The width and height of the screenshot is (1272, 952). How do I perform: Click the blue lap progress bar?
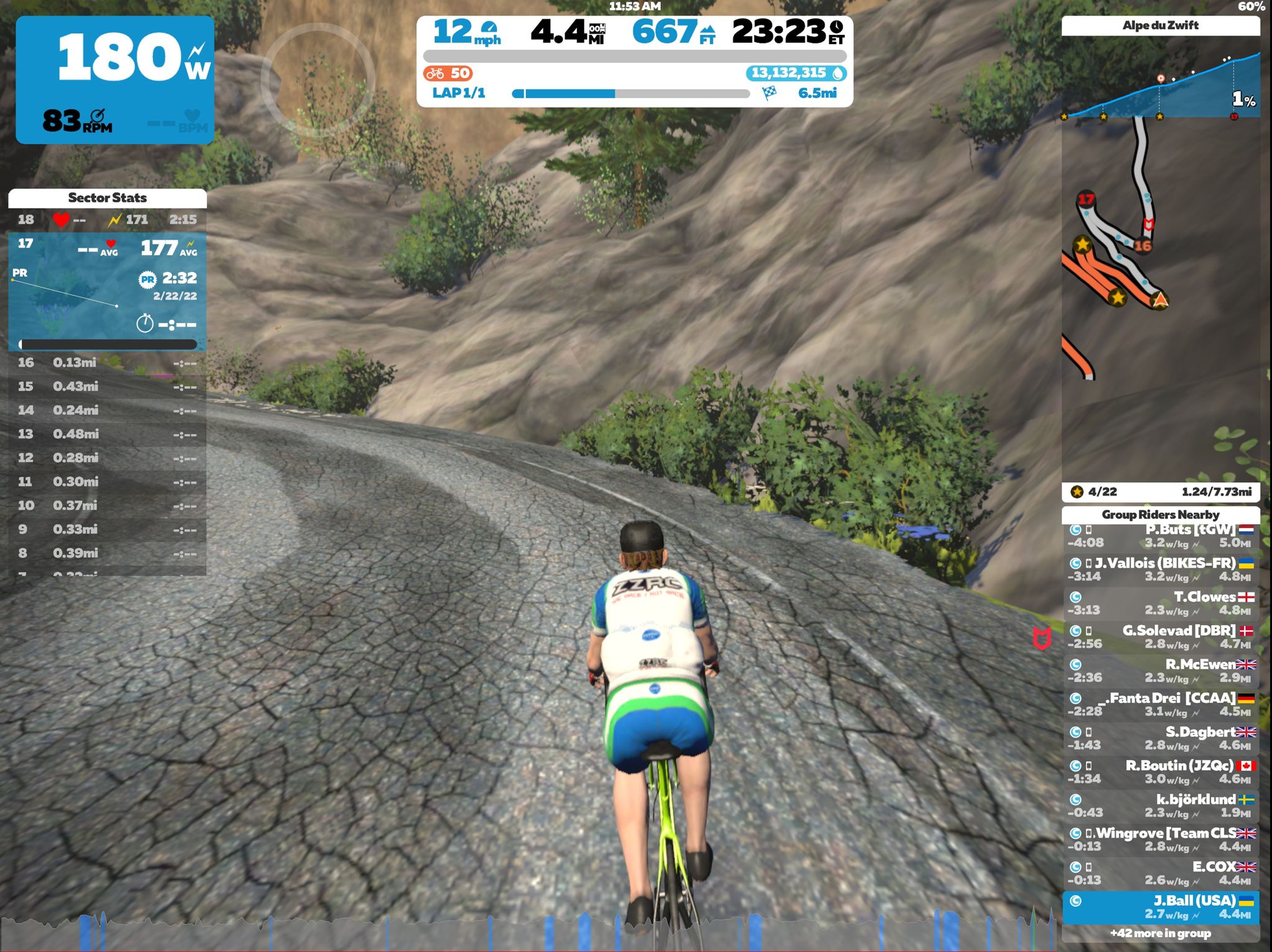(568, 93)
